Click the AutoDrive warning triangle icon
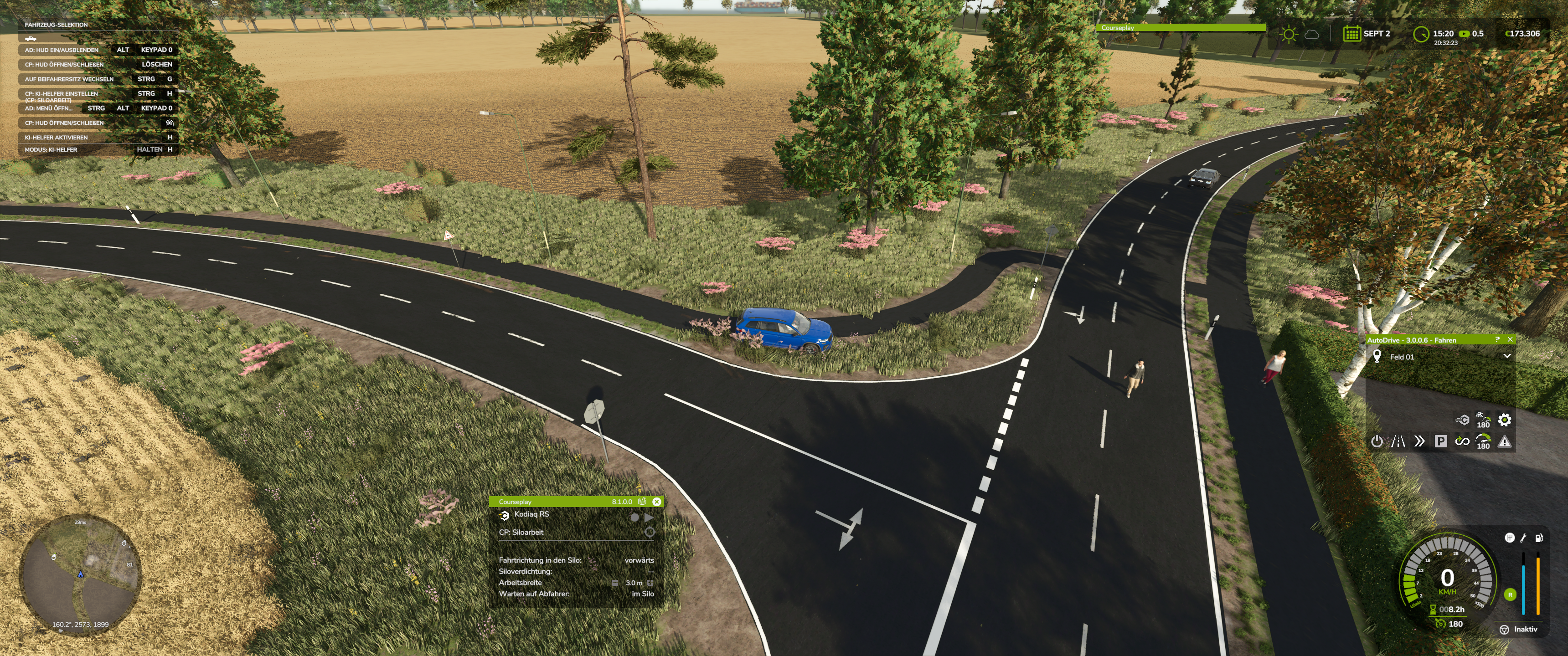This screenshot has width=1568, height=656. coord(1505,442)
